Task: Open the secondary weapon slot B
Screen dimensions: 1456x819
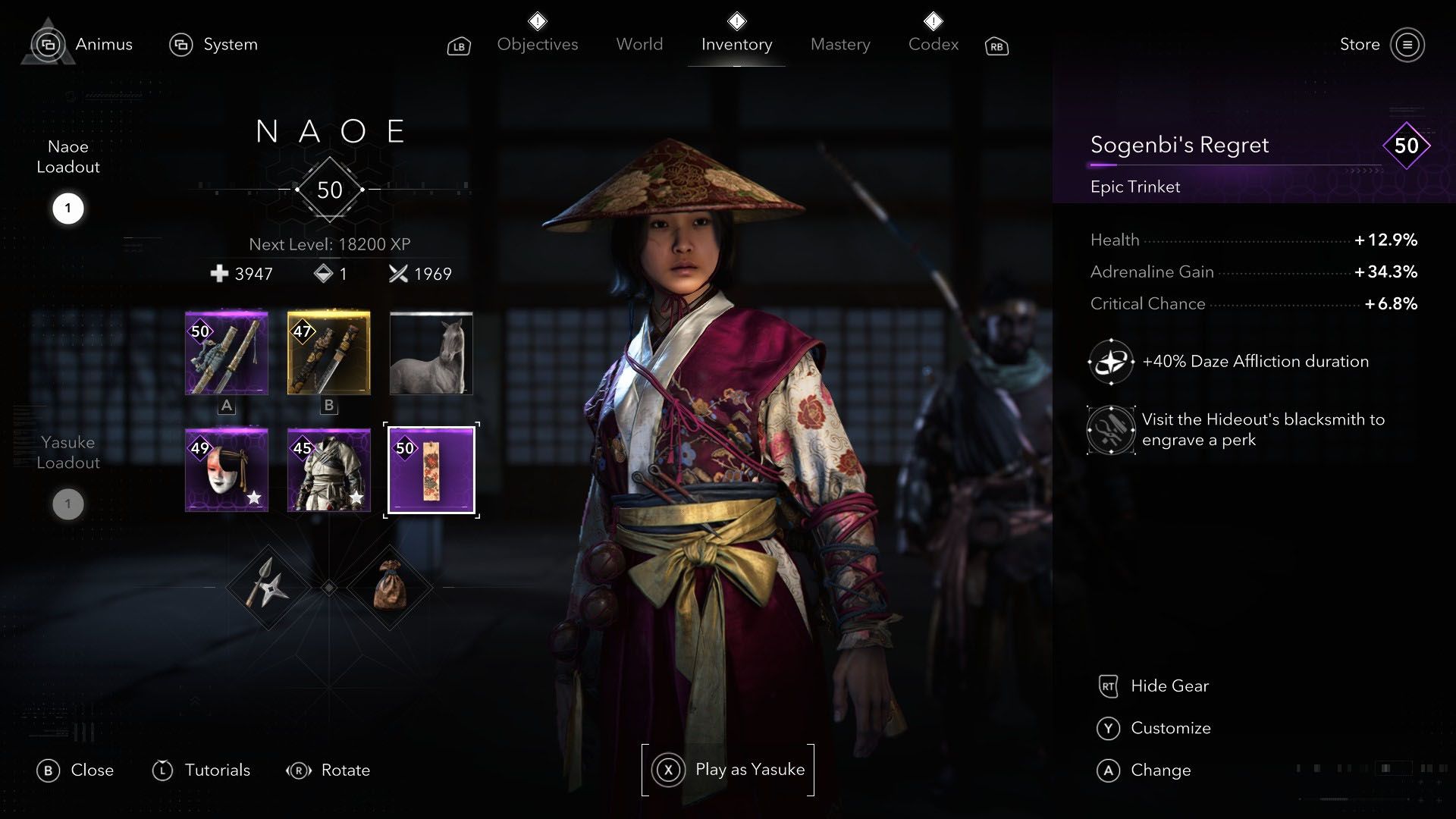Action: coord(328,353)
